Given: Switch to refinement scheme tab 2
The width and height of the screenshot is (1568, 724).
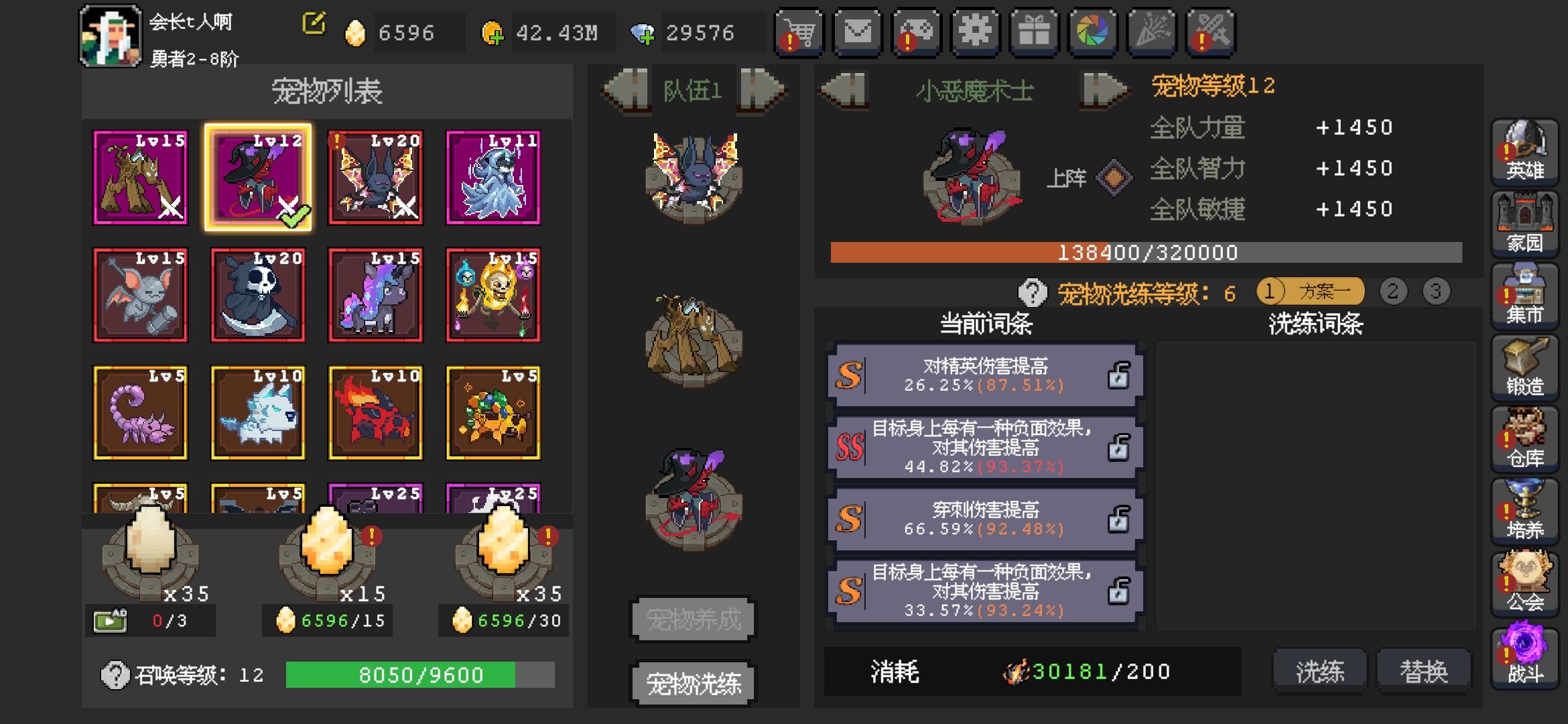Looking at the screenshot, I should tap(1391, 292).
